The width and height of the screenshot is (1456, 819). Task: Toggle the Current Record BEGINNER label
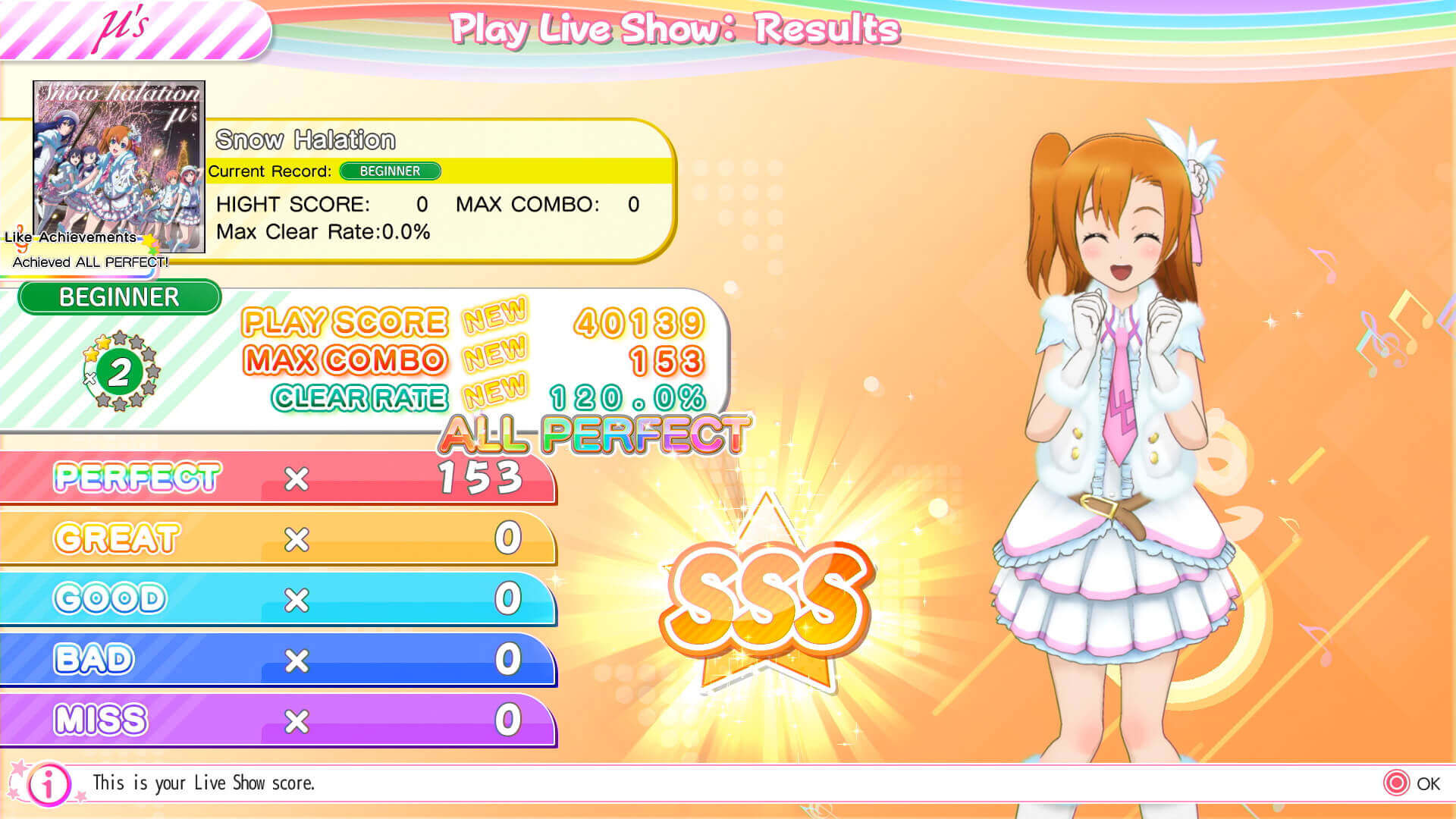click(x=390, y=171)
